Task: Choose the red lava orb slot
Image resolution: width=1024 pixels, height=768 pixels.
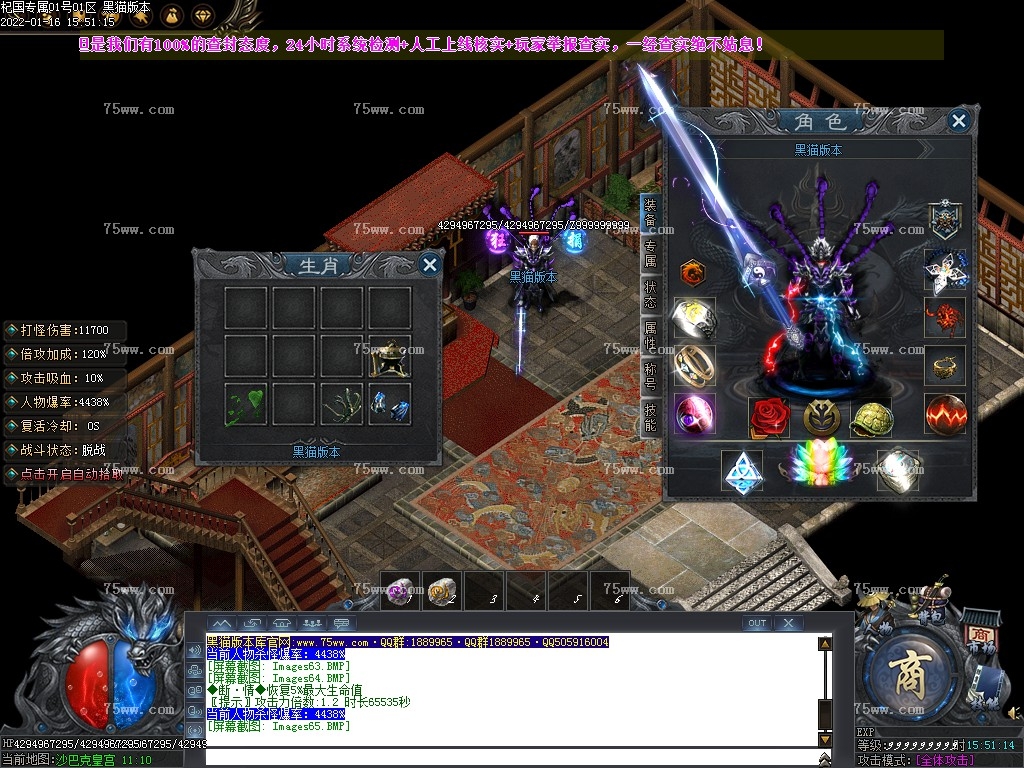Action: pos(945,414)
